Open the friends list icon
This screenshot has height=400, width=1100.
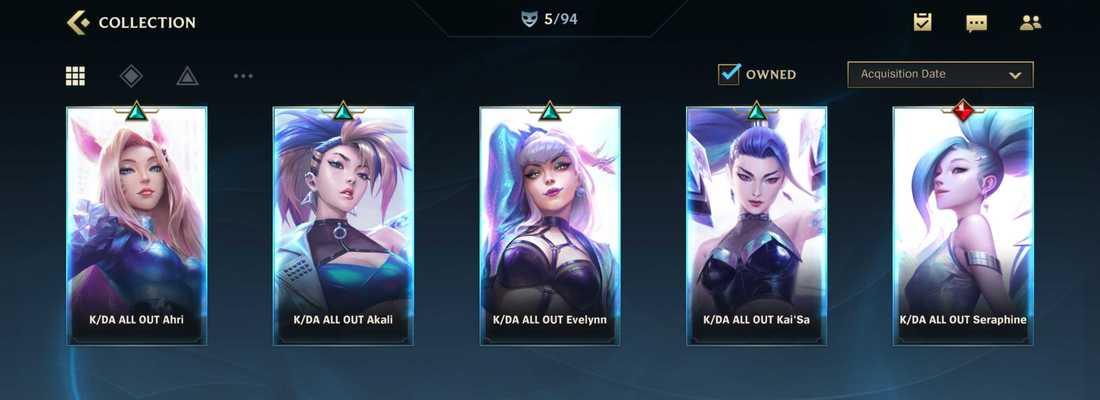[x=1030, y=22]
